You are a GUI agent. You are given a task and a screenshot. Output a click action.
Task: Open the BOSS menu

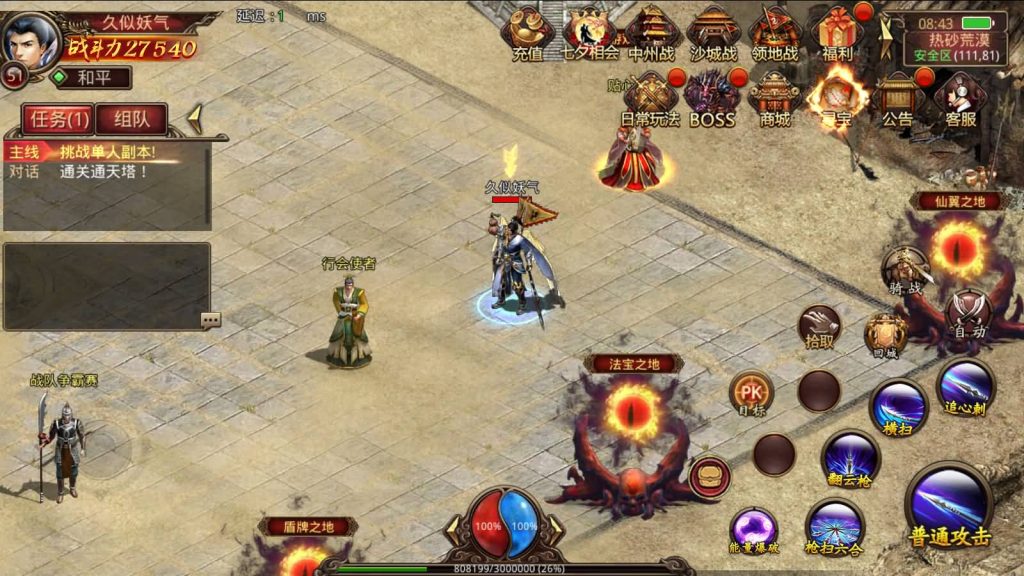point(712,98)
